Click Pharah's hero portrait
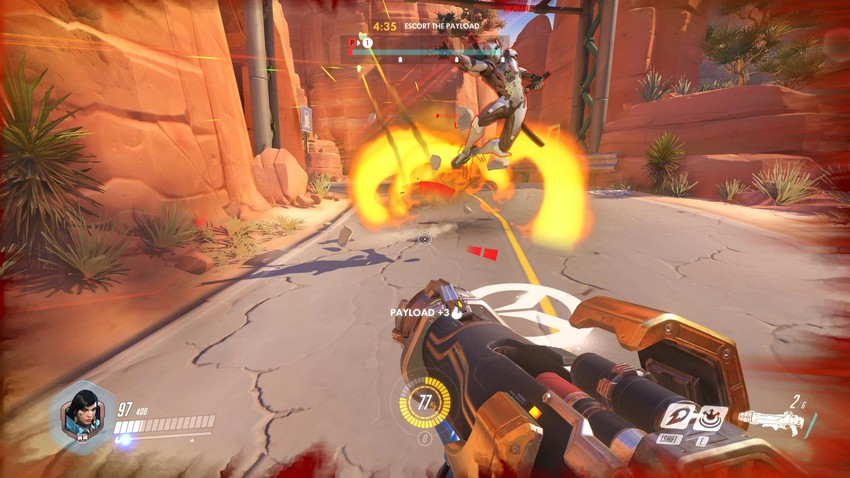Image resolution: width=850 pixels, height=478 pixels. (x=82, y=413)
